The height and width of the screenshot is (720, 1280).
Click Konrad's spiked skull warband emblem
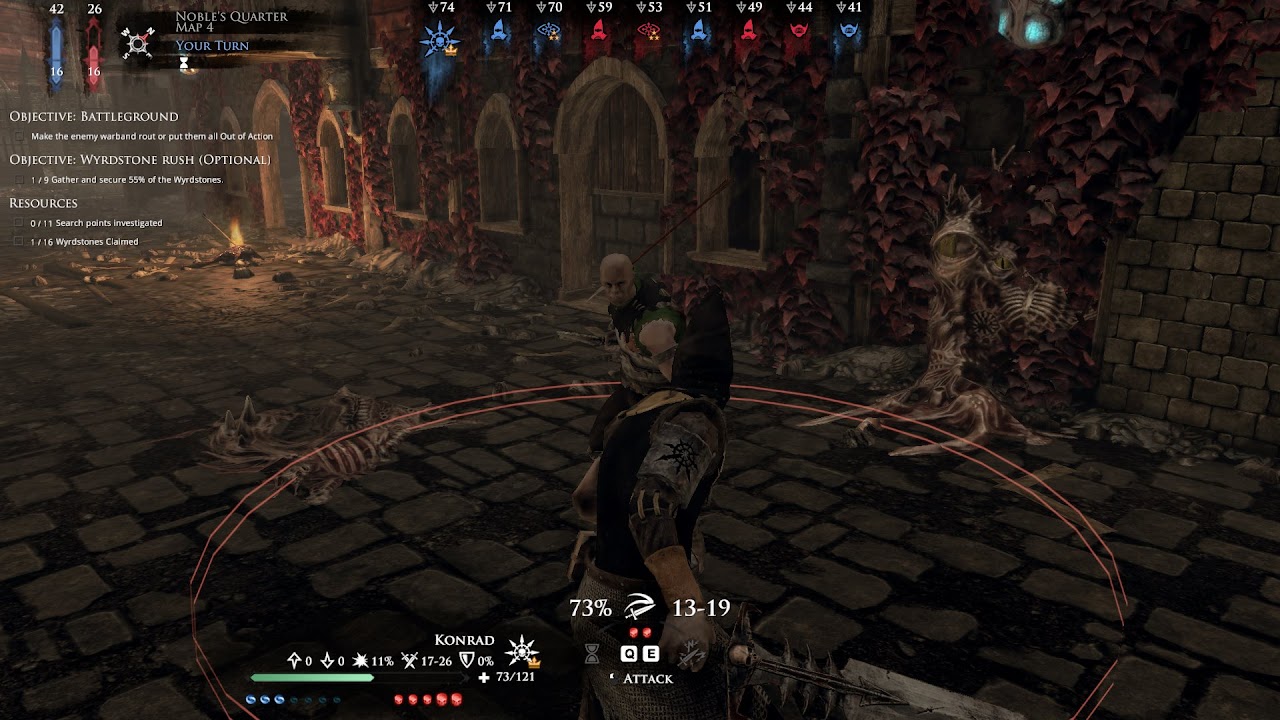[x=522, y=652]
